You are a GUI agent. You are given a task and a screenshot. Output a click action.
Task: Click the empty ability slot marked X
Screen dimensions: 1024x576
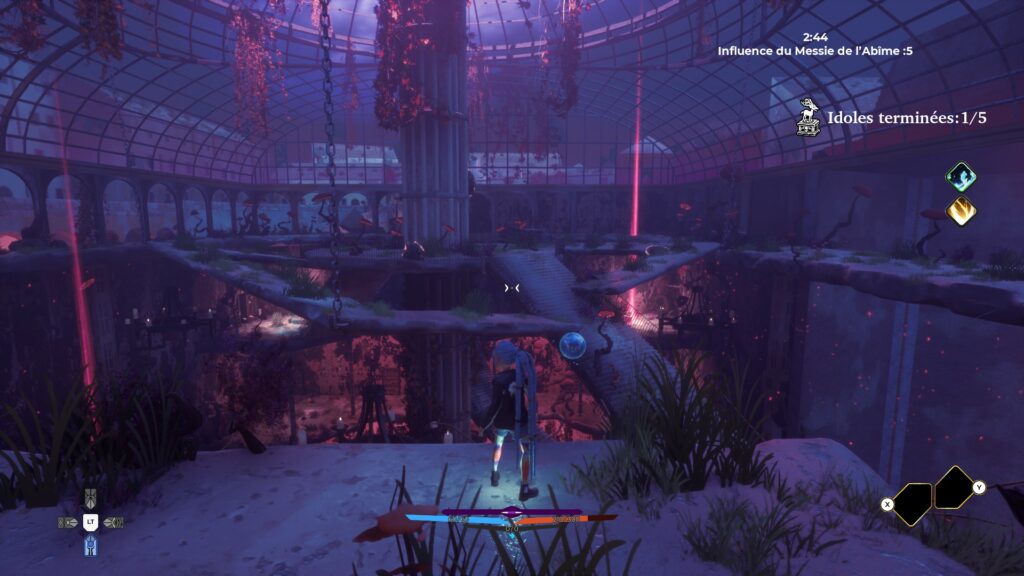(912, 503)
